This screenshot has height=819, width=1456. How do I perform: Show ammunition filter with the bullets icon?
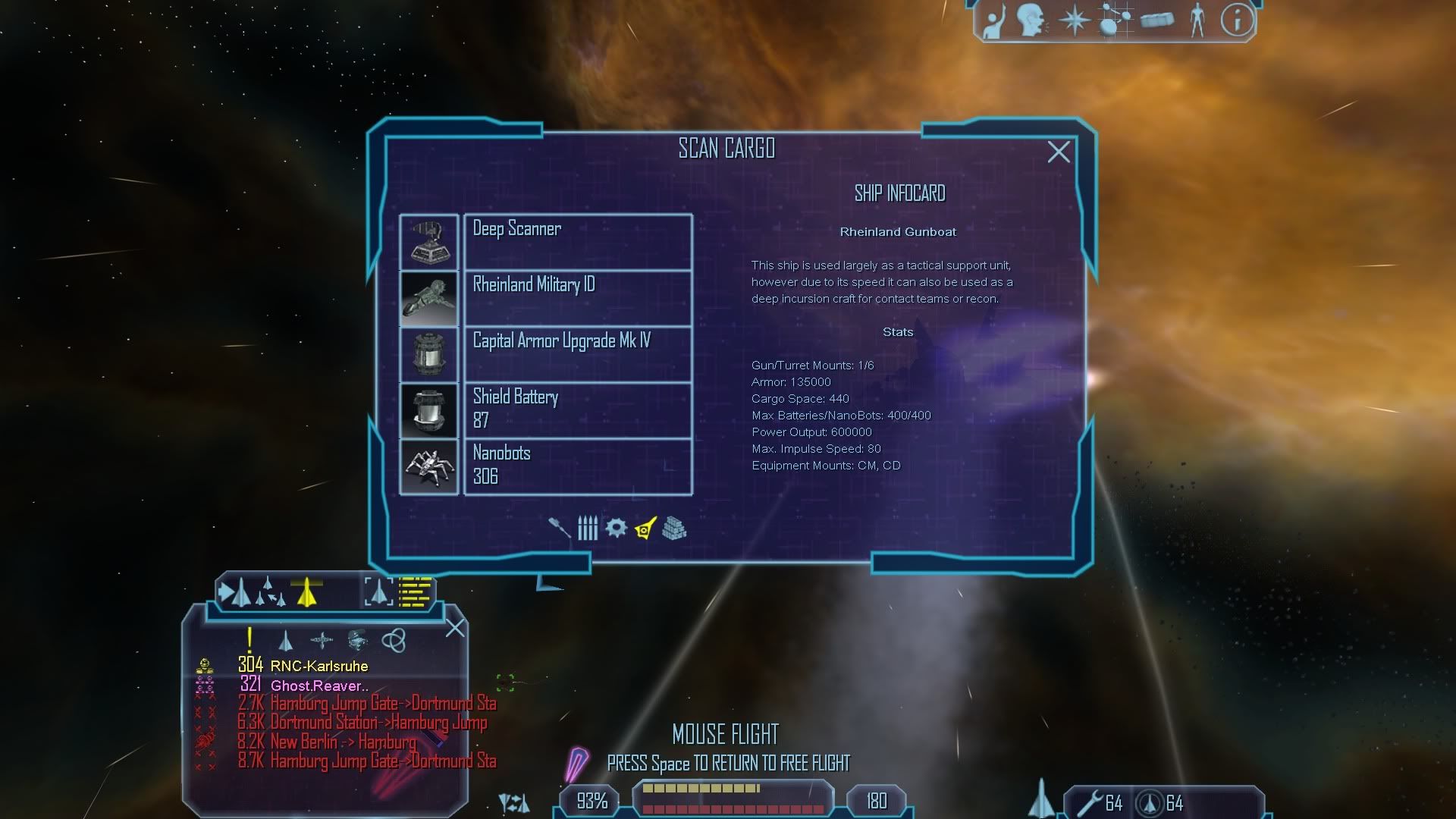(x=588, y=528)
